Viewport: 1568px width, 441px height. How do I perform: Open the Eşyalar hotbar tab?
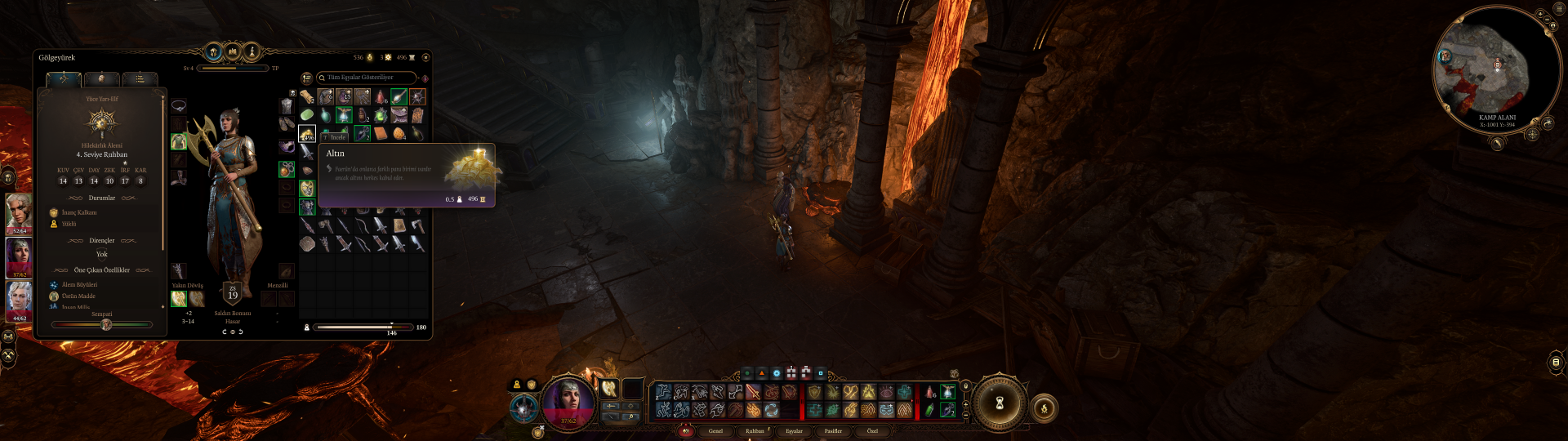point(794,430)
